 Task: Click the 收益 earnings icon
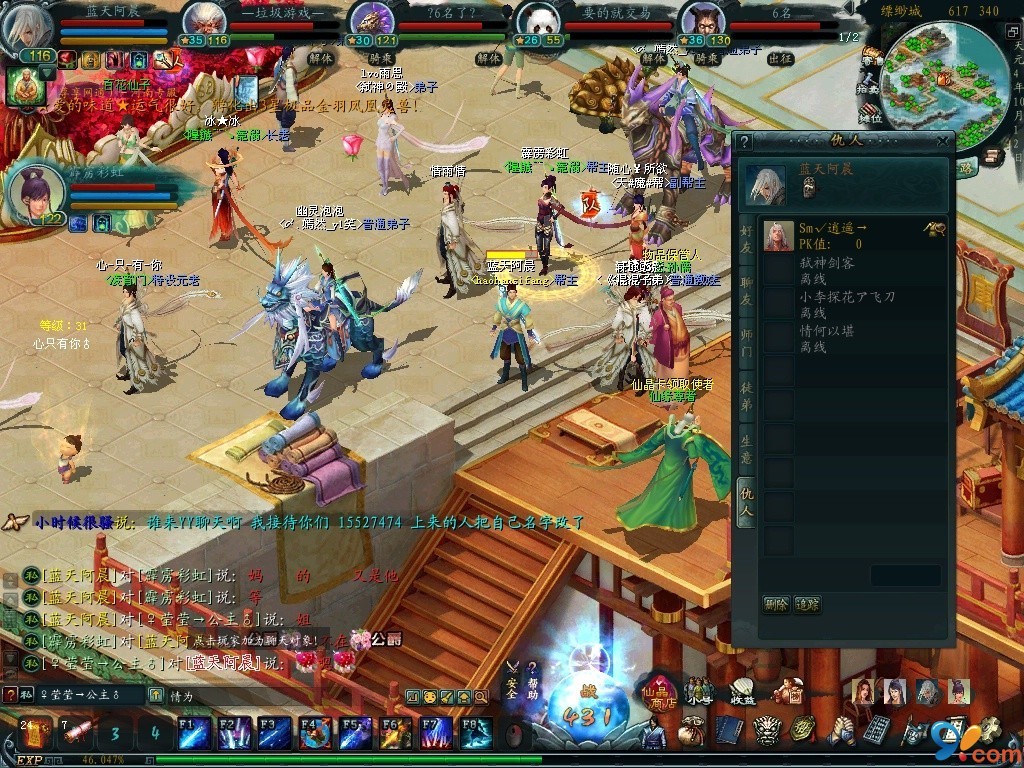click(741, 690)
